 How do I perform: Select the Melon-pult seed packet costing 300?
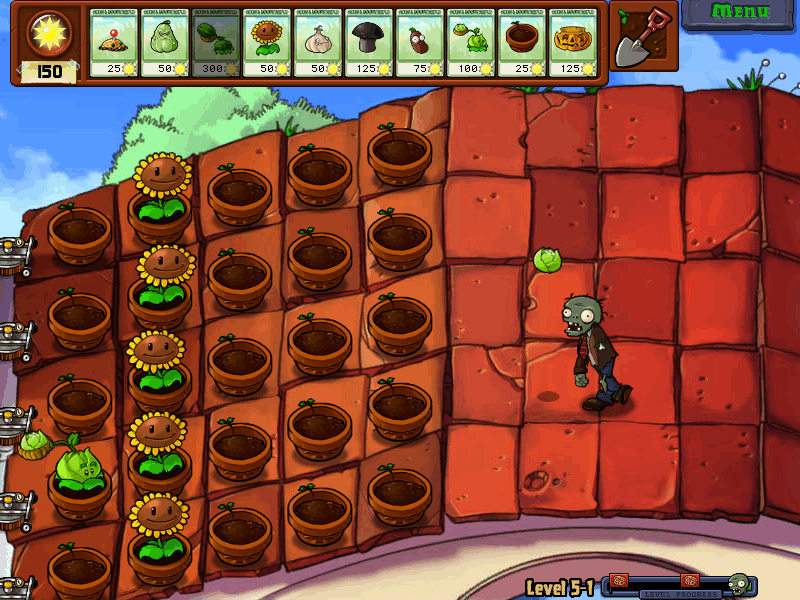(216, 44)
